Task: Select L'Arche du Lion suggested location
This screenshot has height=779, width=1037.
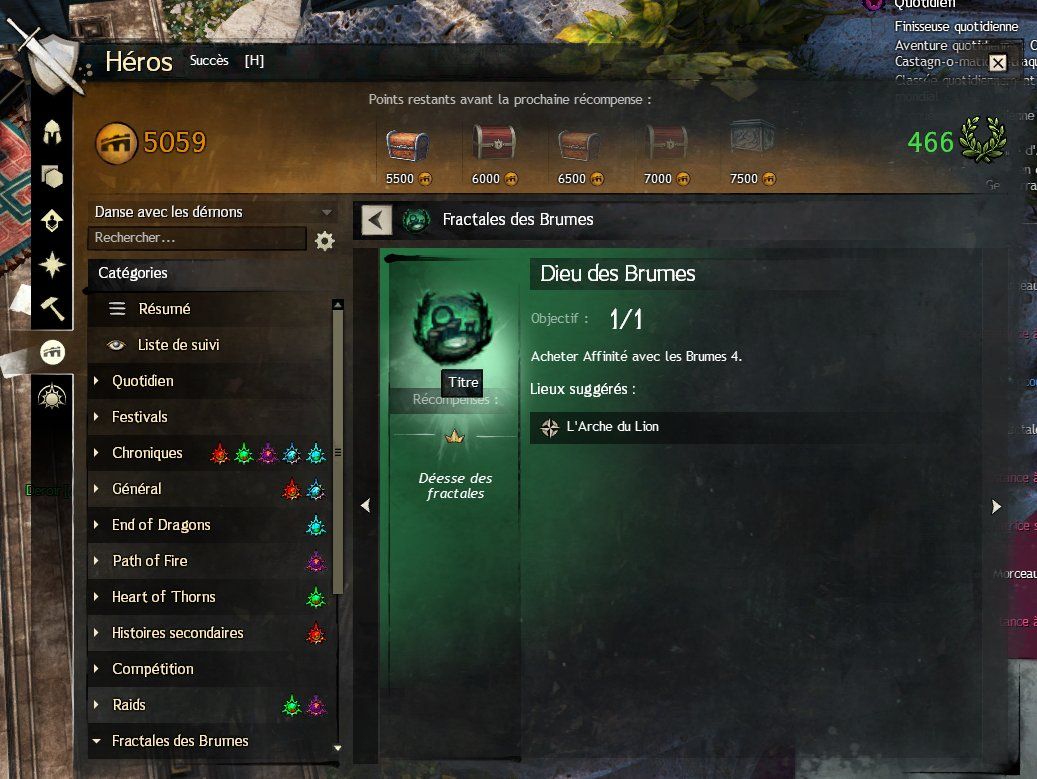Action: coord(612,427)
